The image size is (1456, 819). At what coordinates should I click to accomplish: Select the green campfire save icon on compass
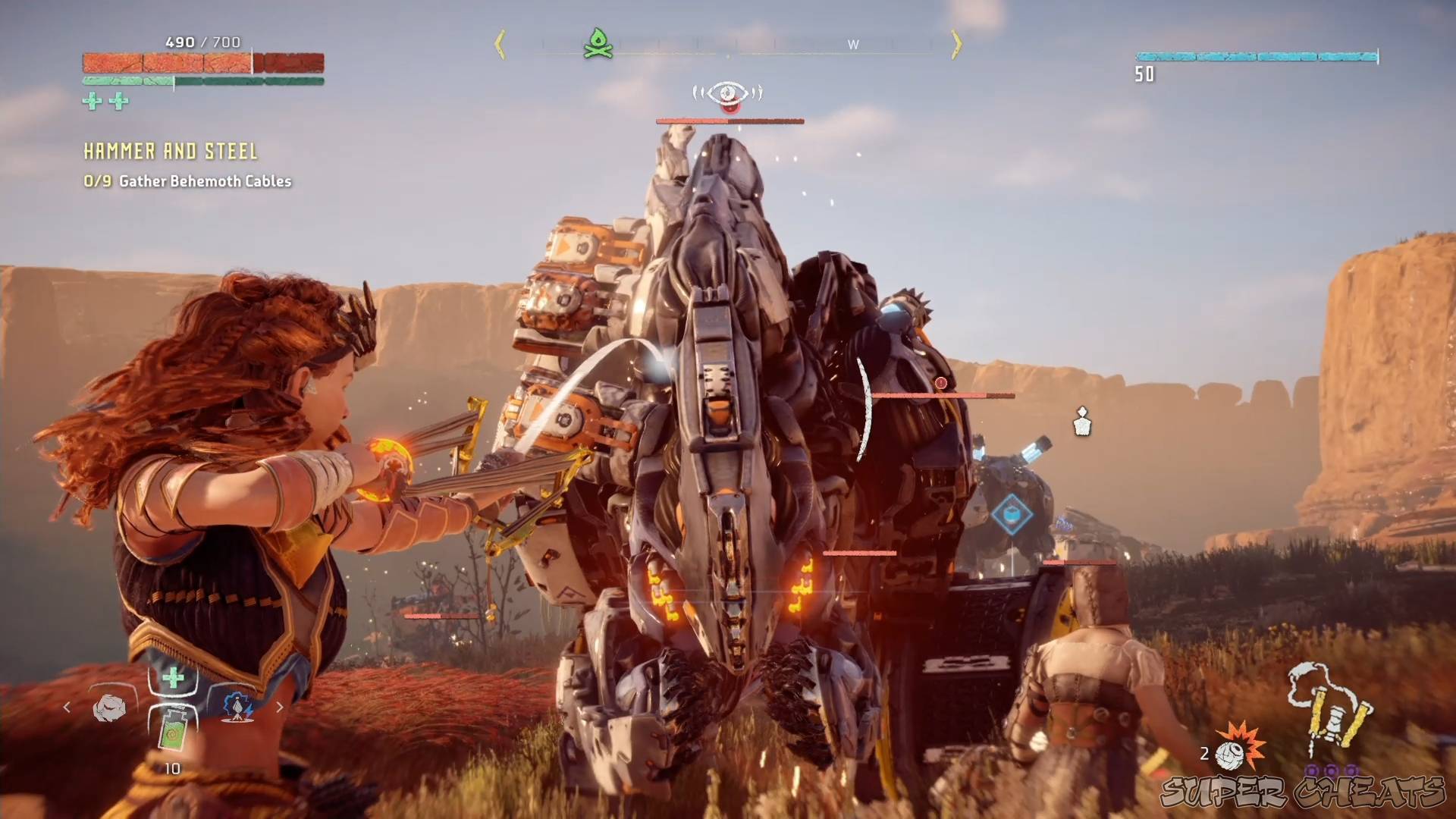[x=599, y=43]
